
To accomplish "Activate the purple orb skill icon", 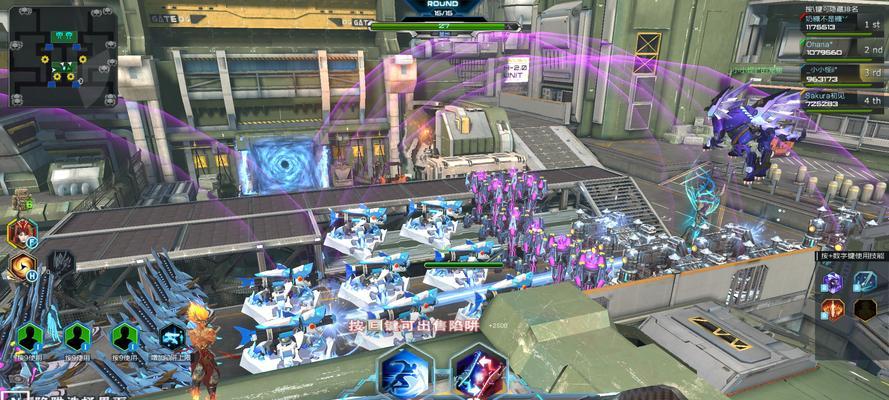I will [832, 283].
